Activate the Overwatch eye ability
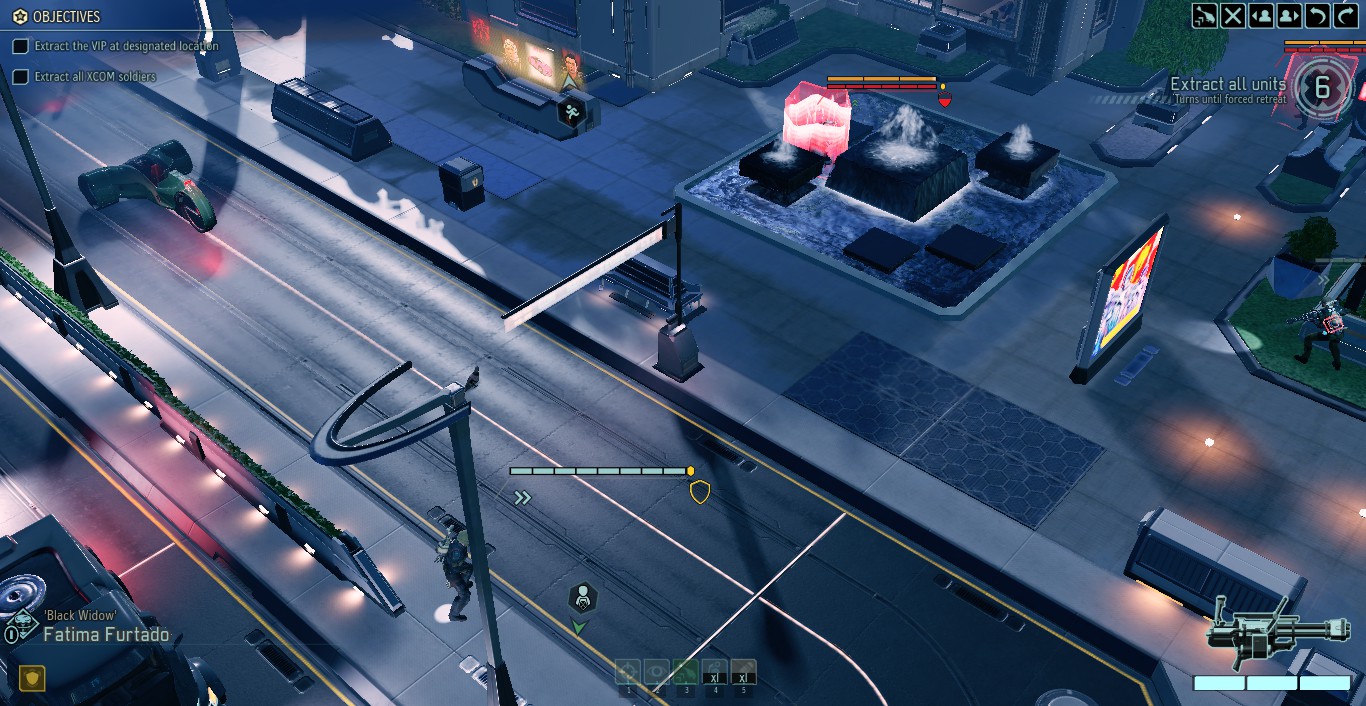This screenshot has height=706, width=1366. 657,673
